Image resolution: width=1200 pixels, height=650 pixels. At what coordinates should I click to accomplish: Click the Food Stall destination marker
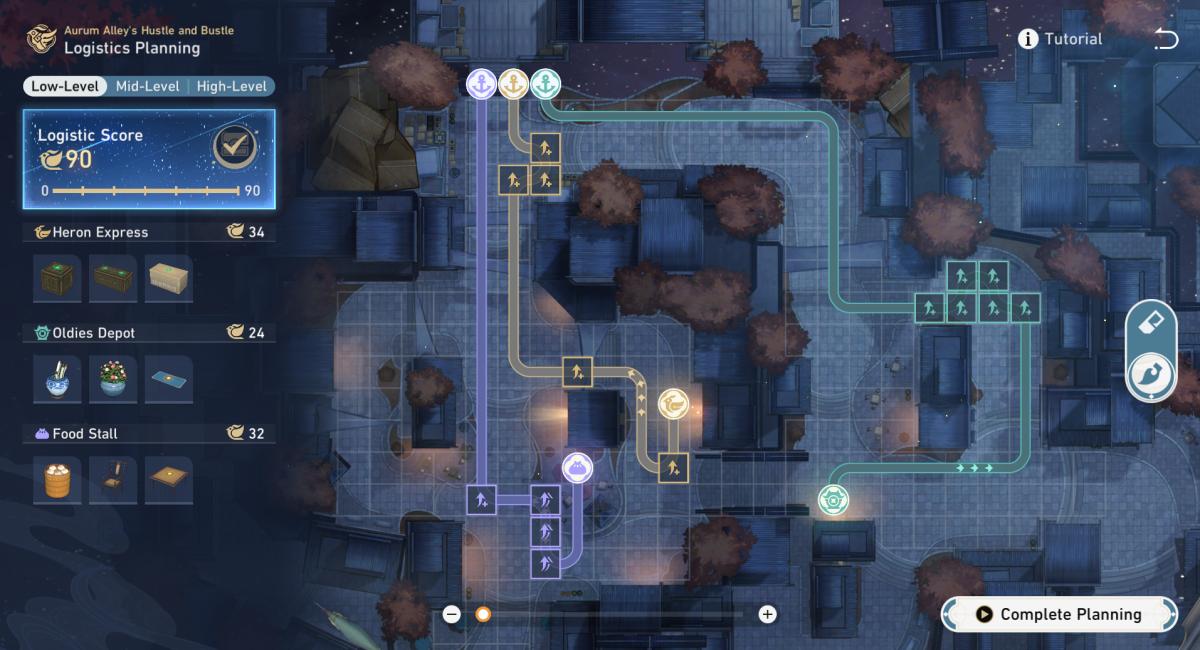[x=575, y=467]
